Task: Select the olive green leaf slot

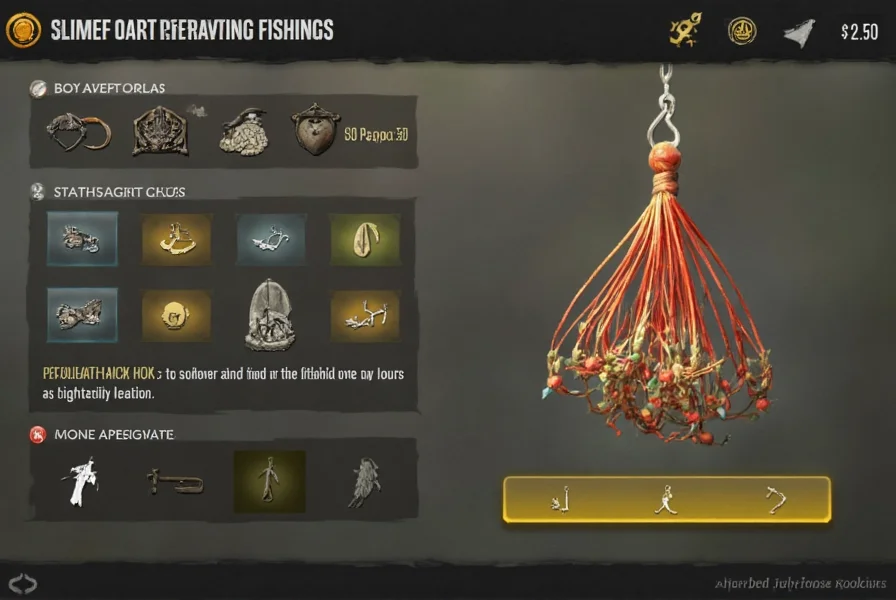Action: tap(364, 239)
